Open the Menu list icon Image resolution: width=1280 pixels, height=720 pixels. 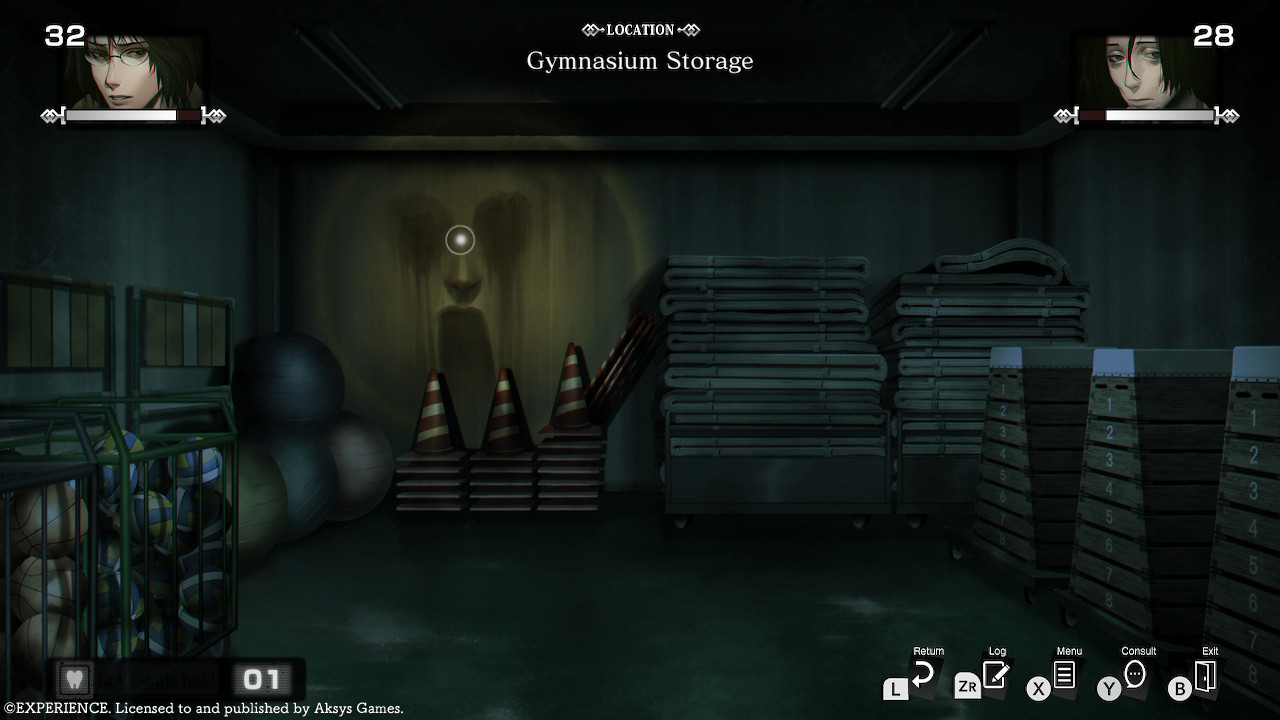[1064, 675]
